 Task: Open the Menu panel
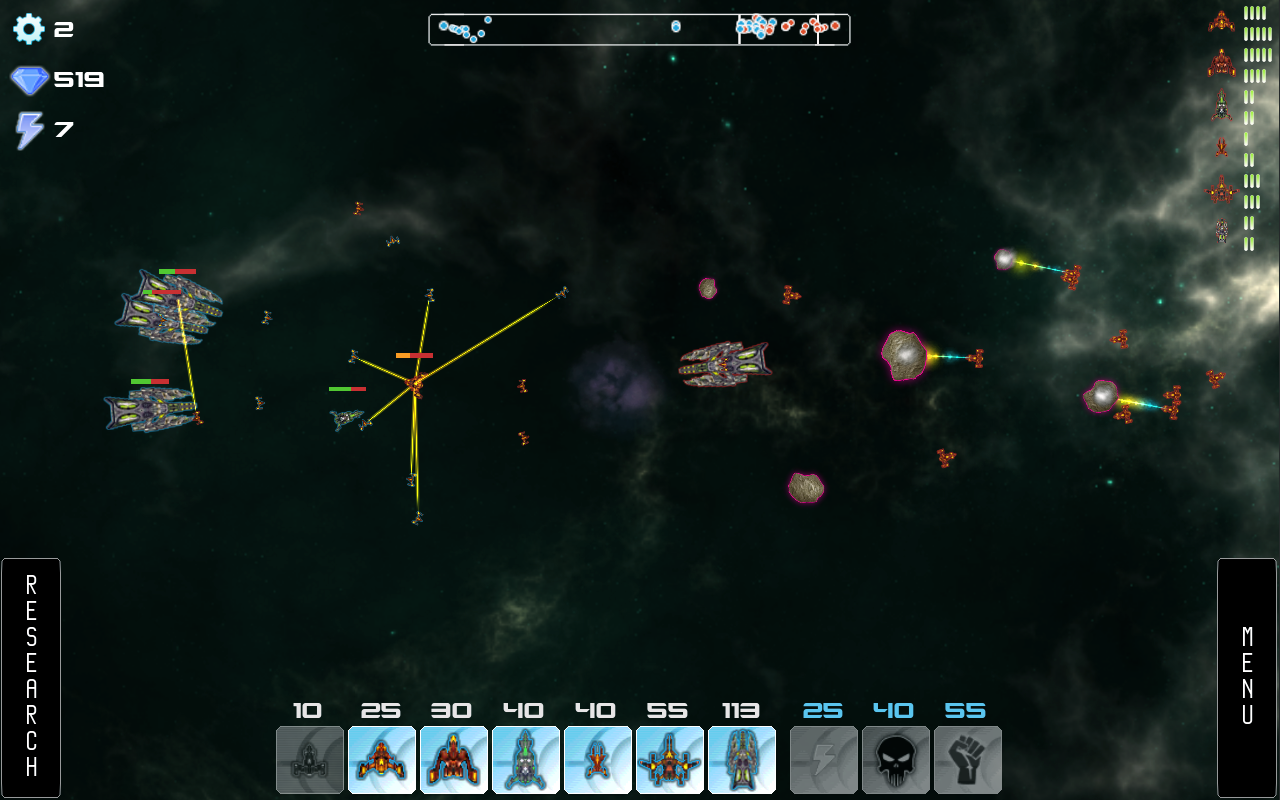tap(1247, 677)
